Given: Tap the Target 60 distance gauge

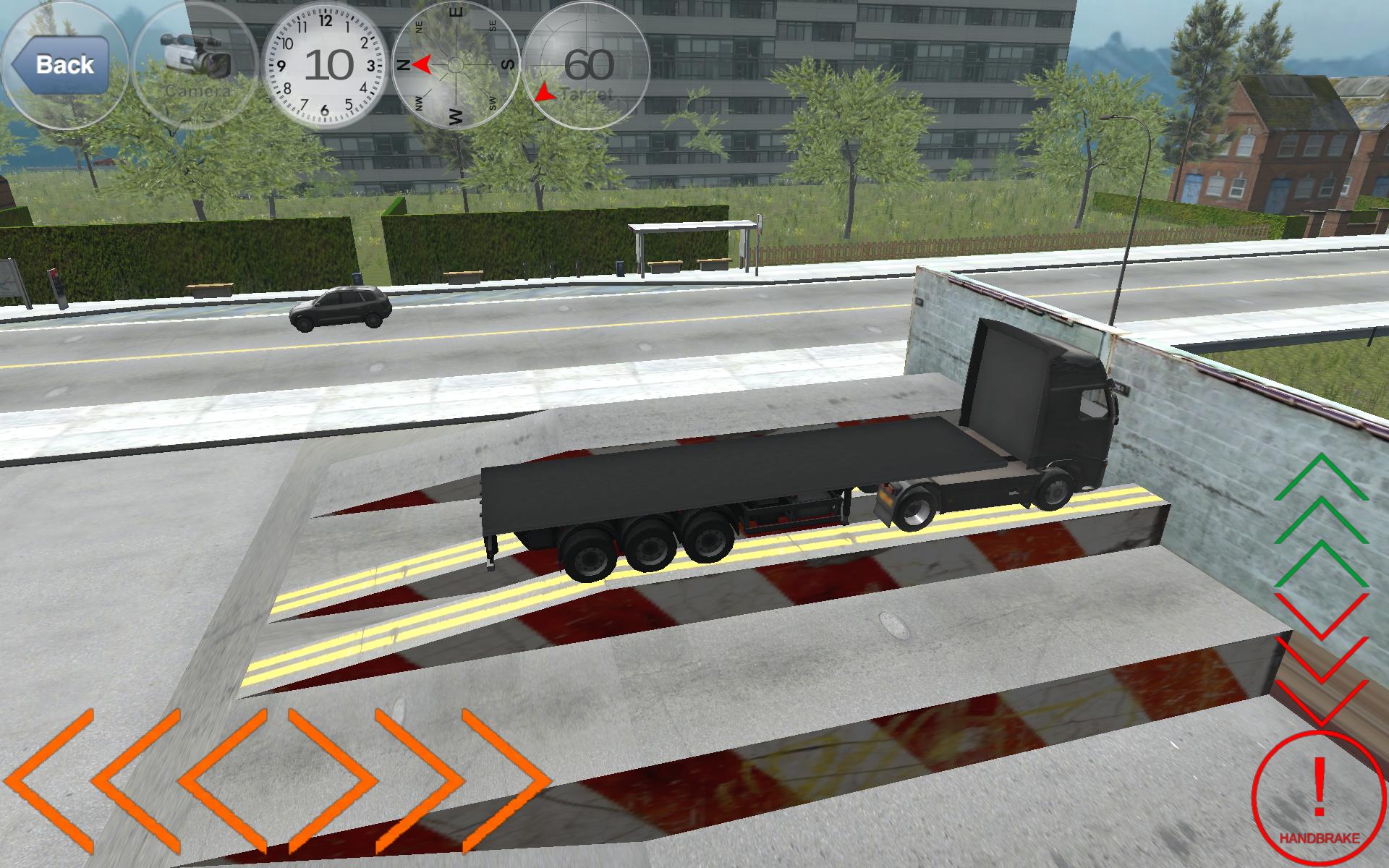Looking at the screenshot, I should [x=587, y=65].
